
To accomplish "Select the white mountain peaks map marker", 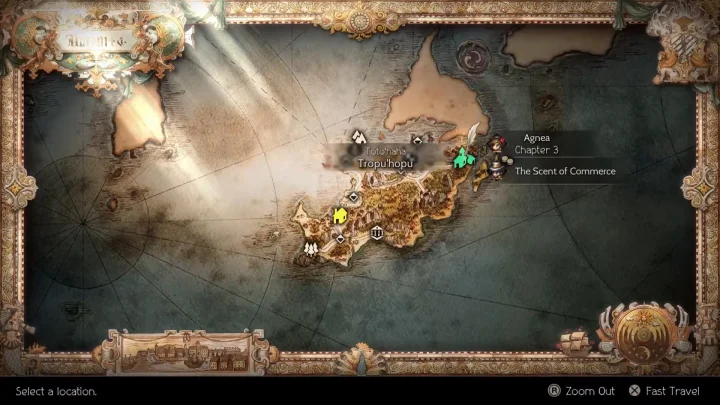I will 359,135.
